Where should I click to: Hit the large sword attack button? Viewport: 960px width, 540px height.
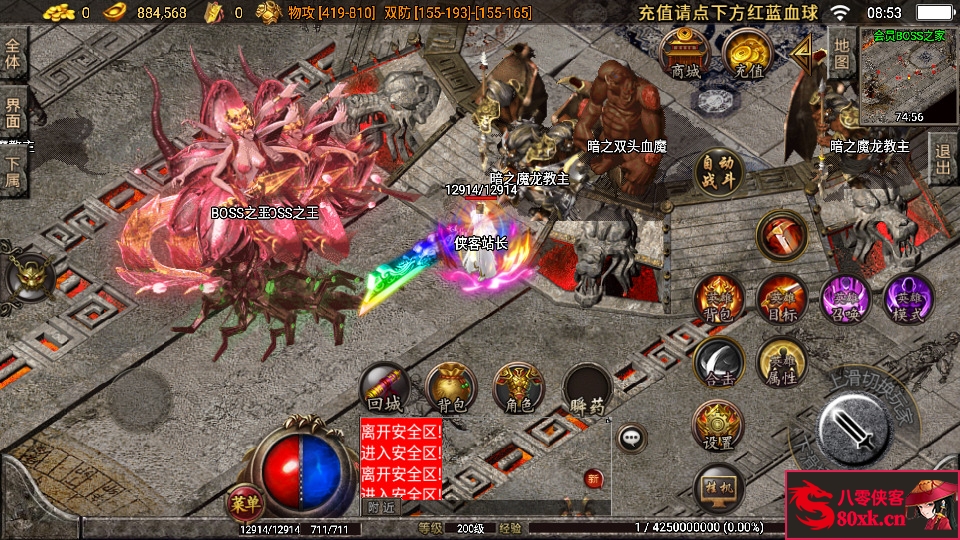tap(853, 430)
